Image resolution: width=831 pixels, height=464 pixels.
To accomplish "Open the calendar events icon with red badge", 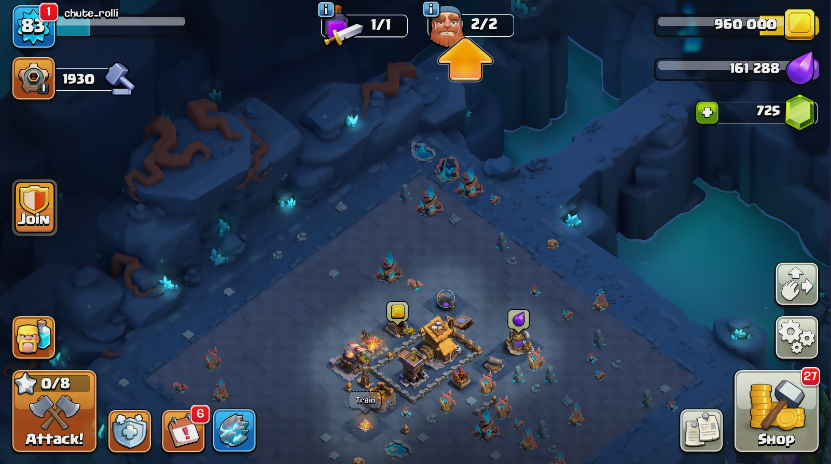I will point(182,430).
